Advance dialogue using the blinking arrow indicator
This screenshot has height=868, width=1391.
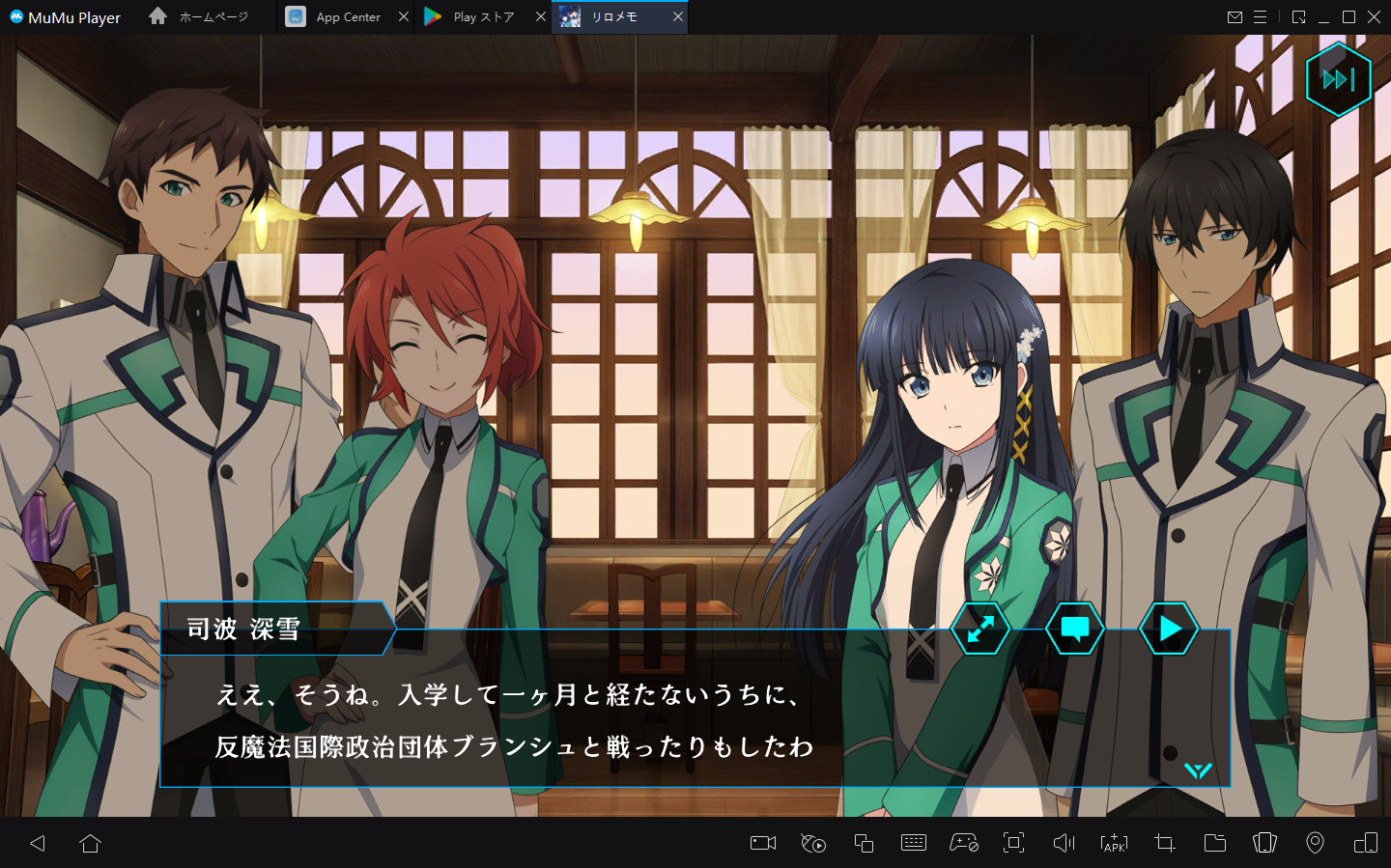click(x=1198, y=770)
